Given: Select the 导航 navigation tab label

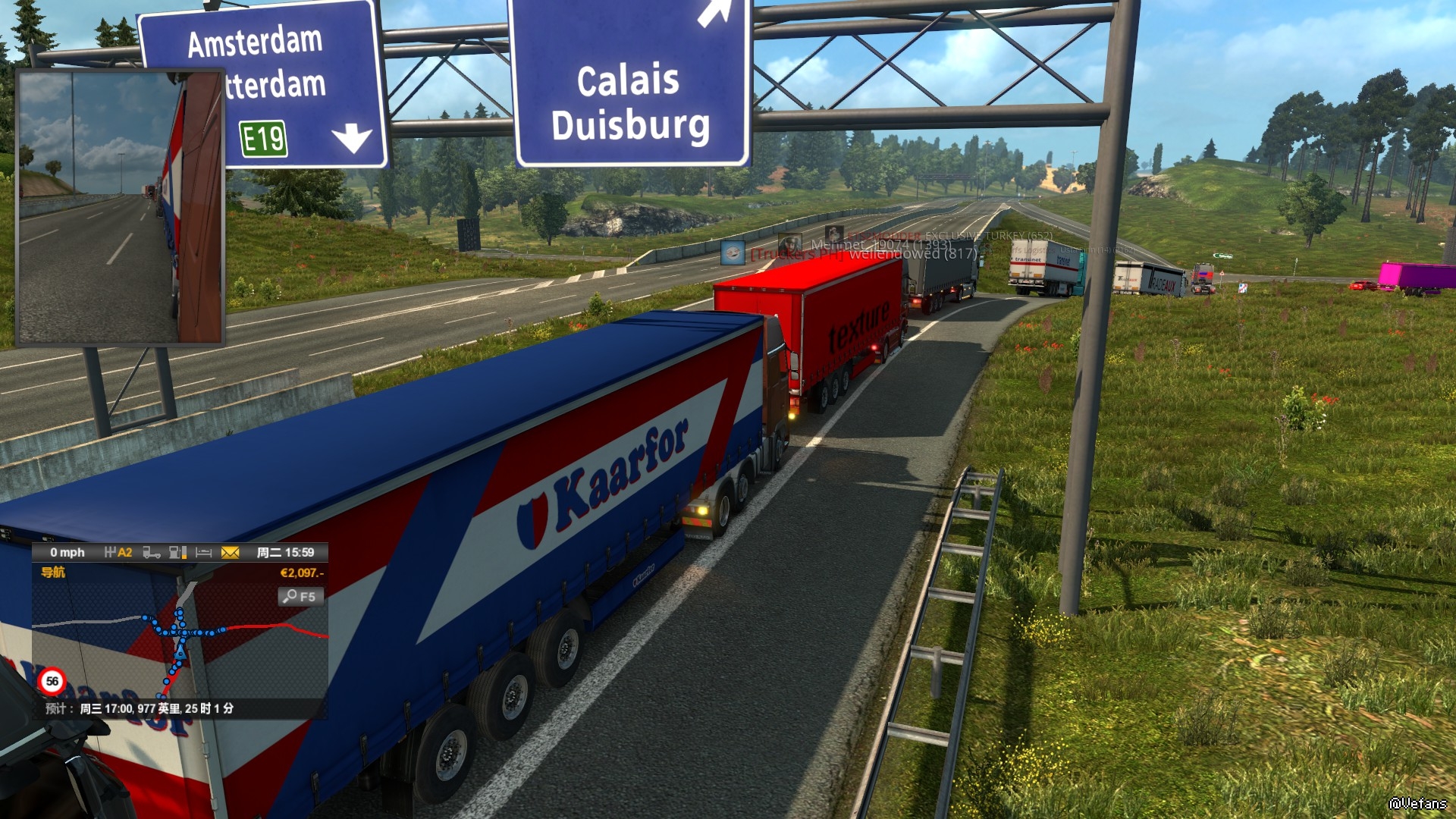Looking at the screenshot, I should point(53,573).
